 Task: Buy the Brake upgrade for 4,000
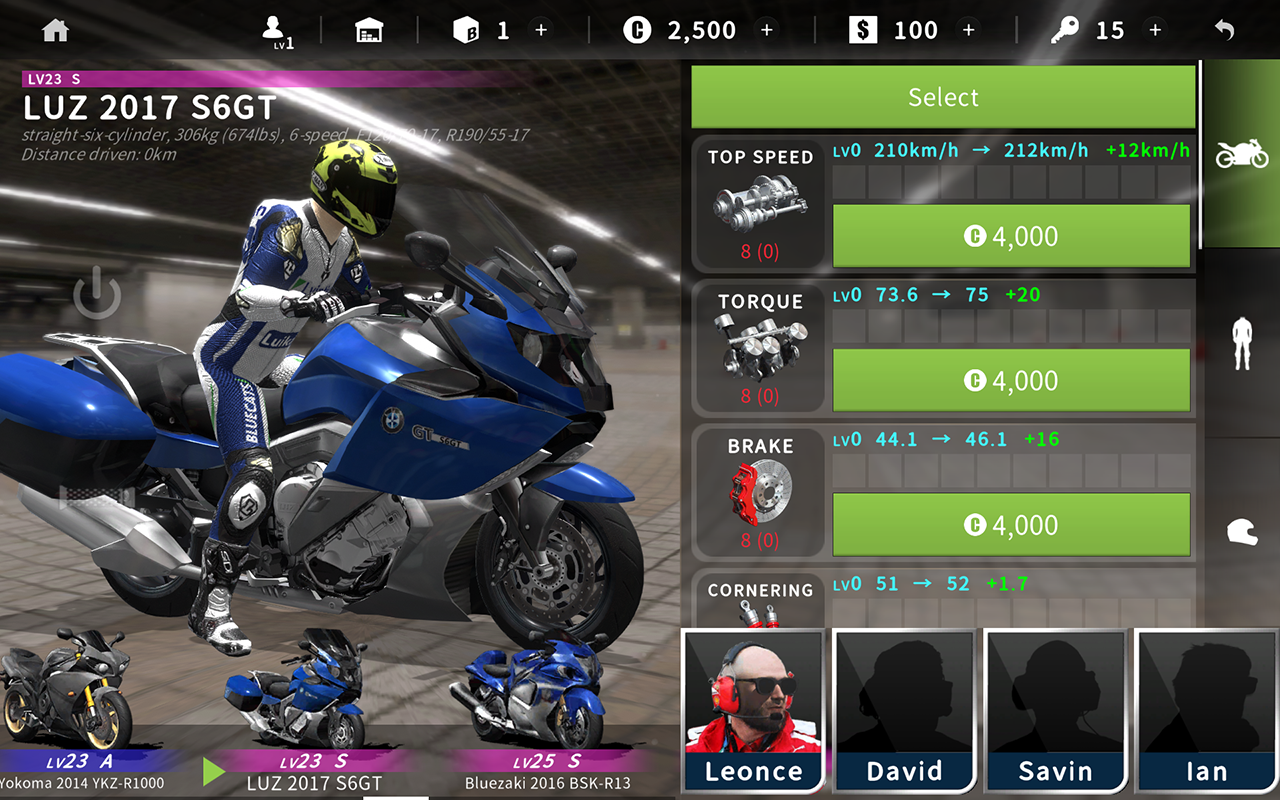pyautogui.click(x=1010, y=524)
